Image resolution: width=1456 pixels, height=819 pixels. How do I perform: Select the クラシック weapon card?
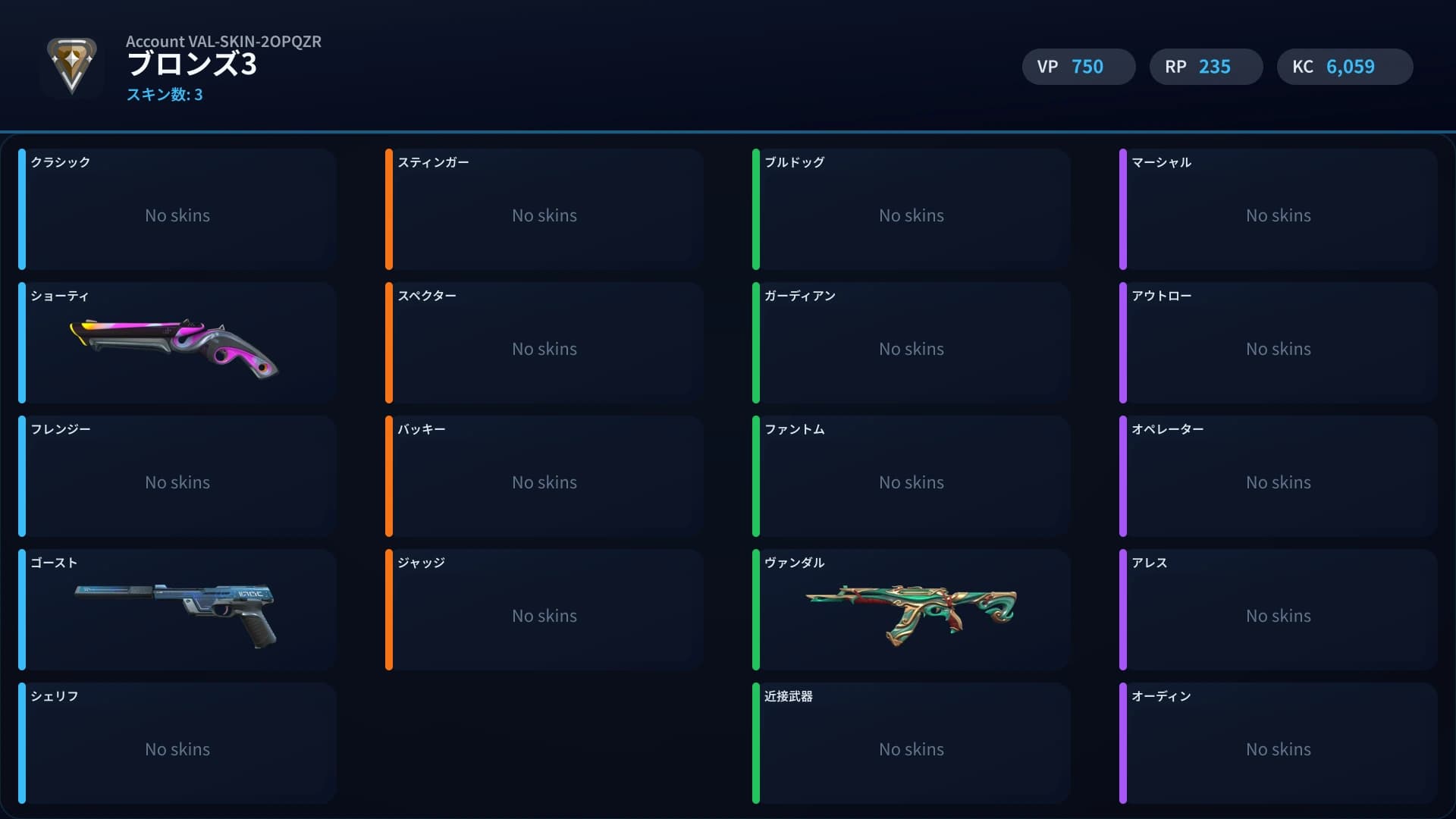(x=177, y=209)
